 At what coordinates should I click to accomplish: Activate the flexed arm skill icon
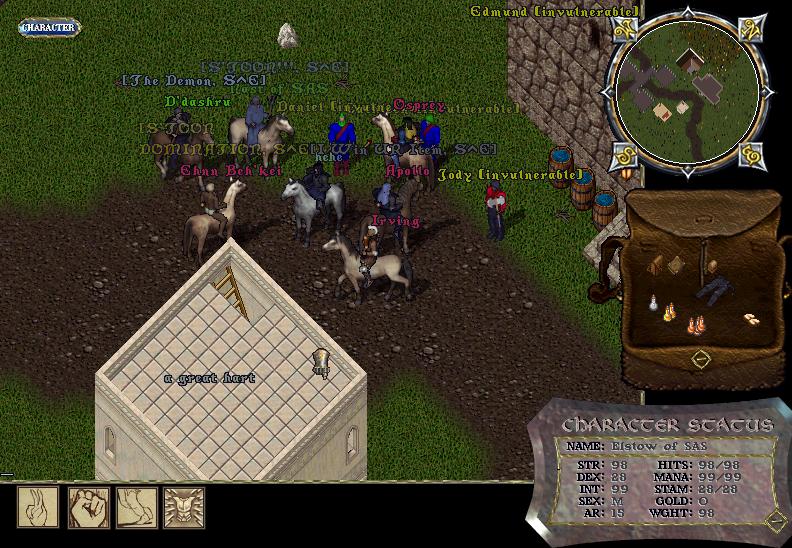click(x=135, y=507)
